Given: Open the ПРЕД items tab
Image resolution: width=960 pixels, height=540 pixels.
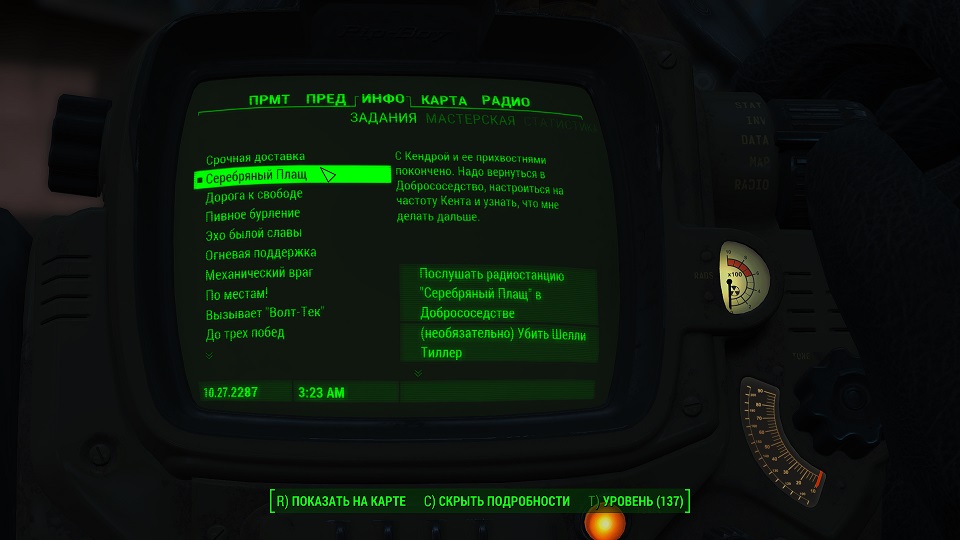Looking at the screenshot, I should (326, 100).
